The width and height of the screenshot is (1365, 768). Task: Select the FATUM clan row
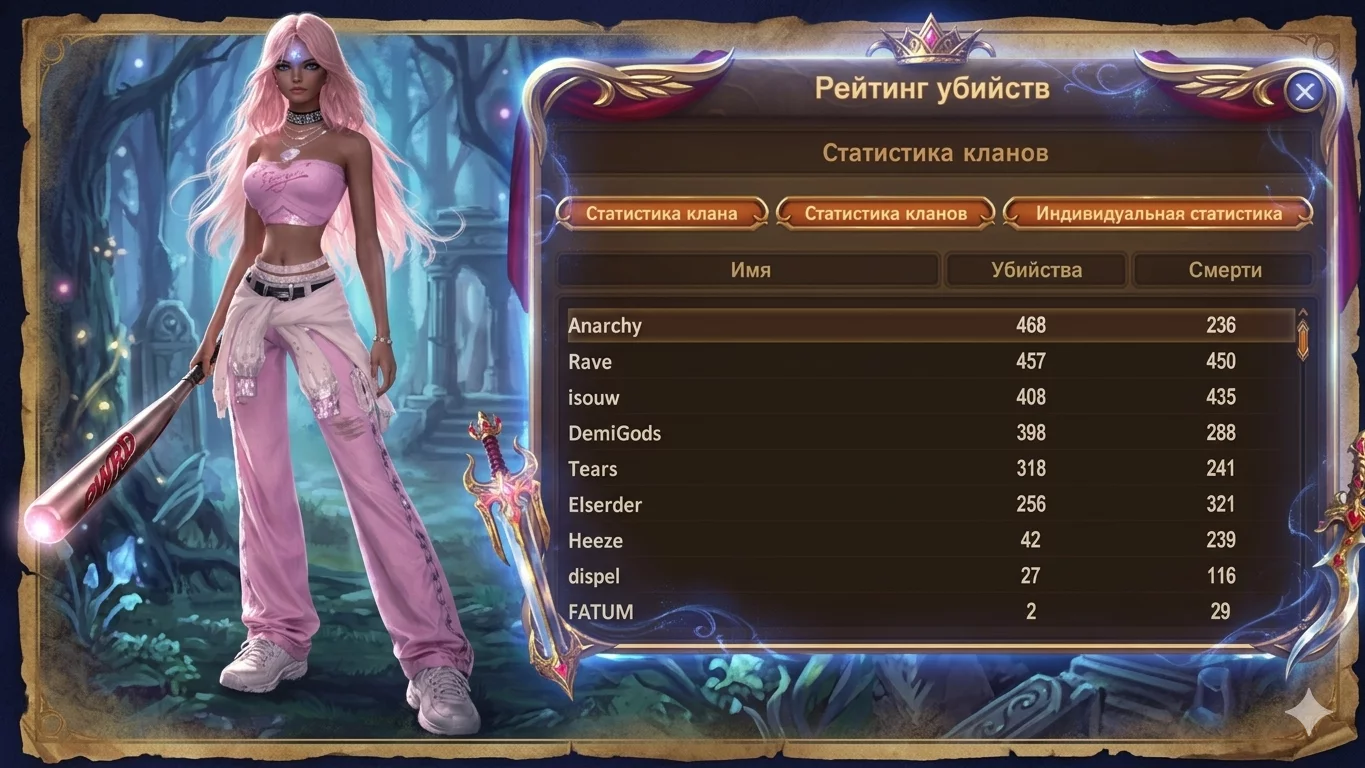[930, 612]
